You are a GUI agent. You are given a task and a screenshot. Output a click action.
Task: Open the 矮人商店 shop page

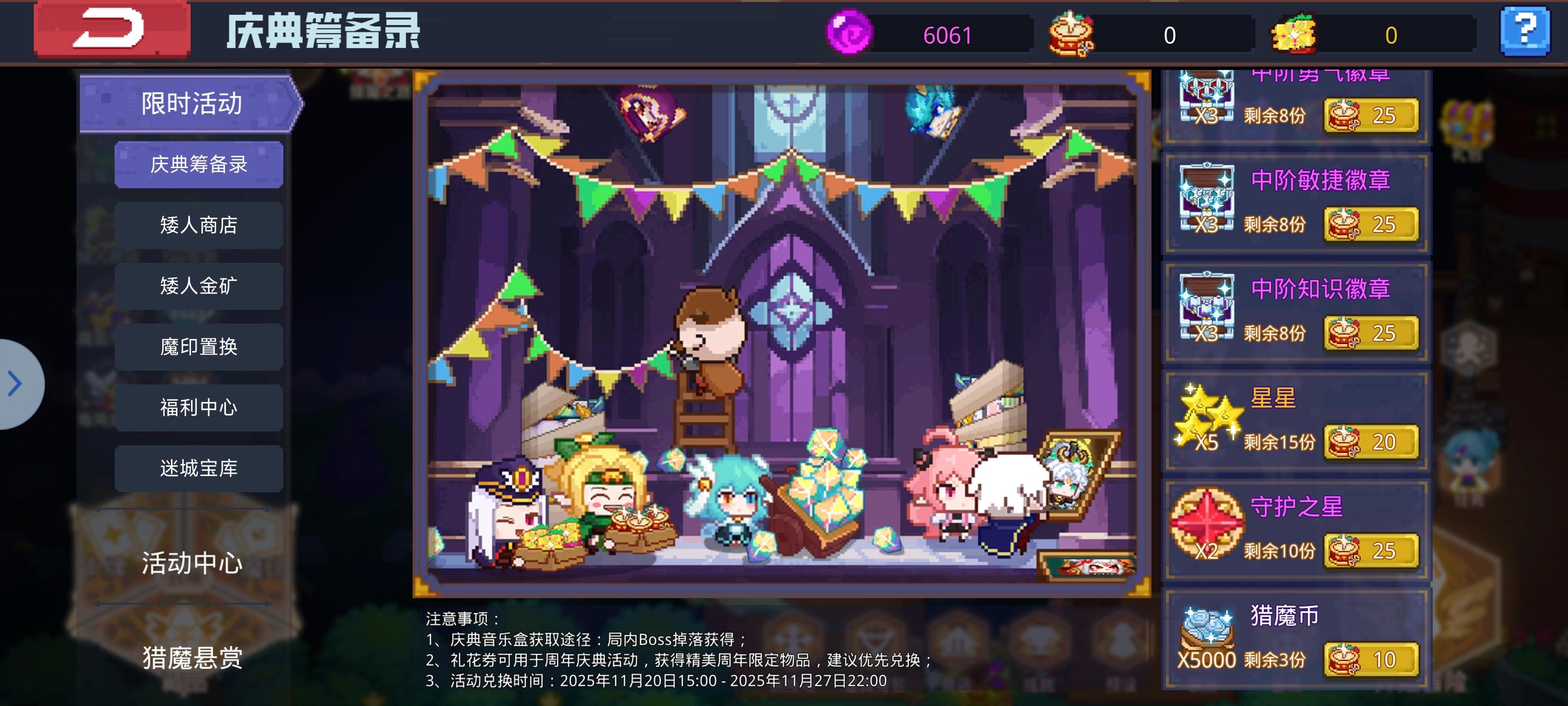(x=199, y=225)
